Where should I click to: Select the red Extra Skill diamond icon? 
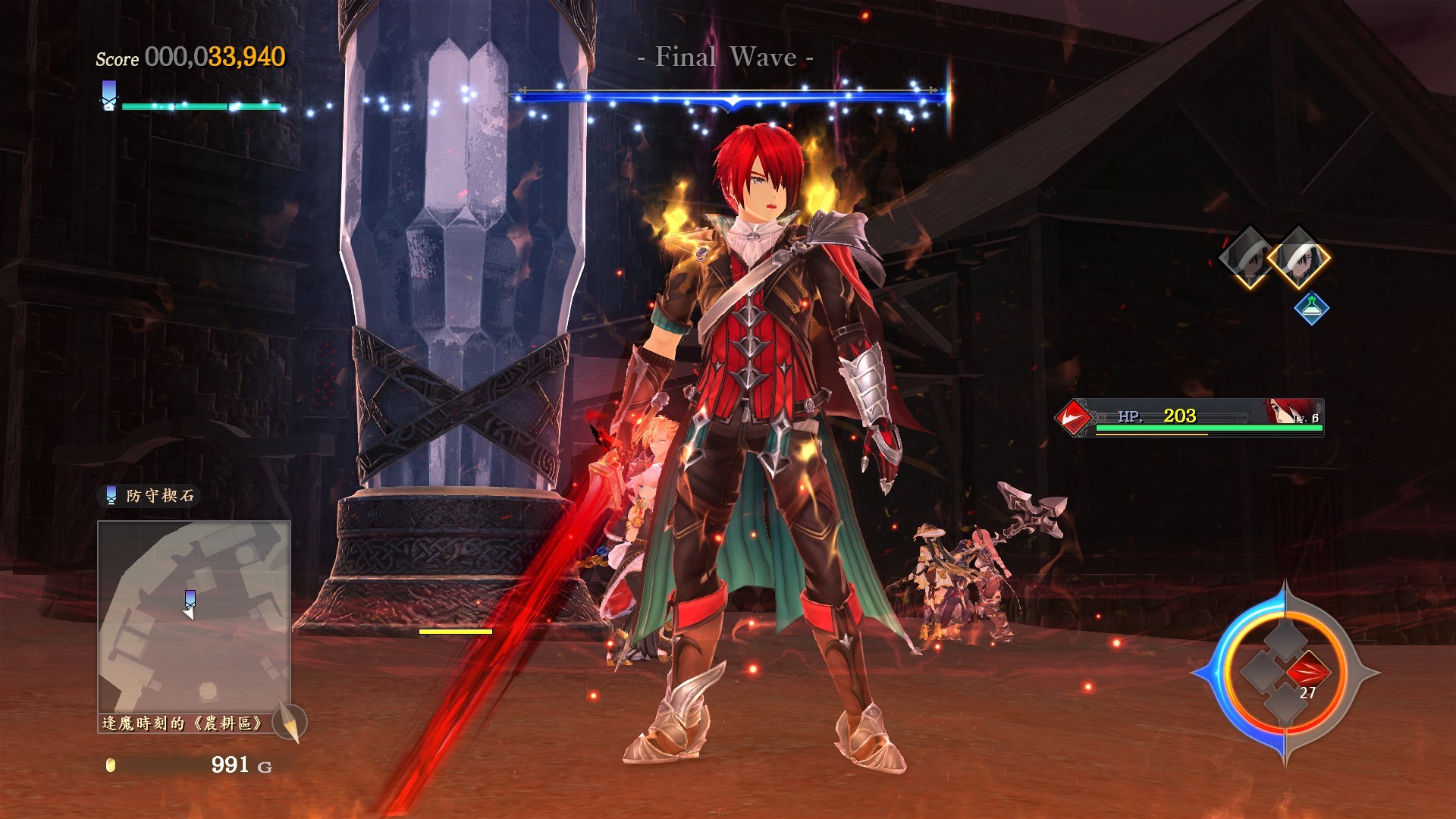pos(1308,670)
